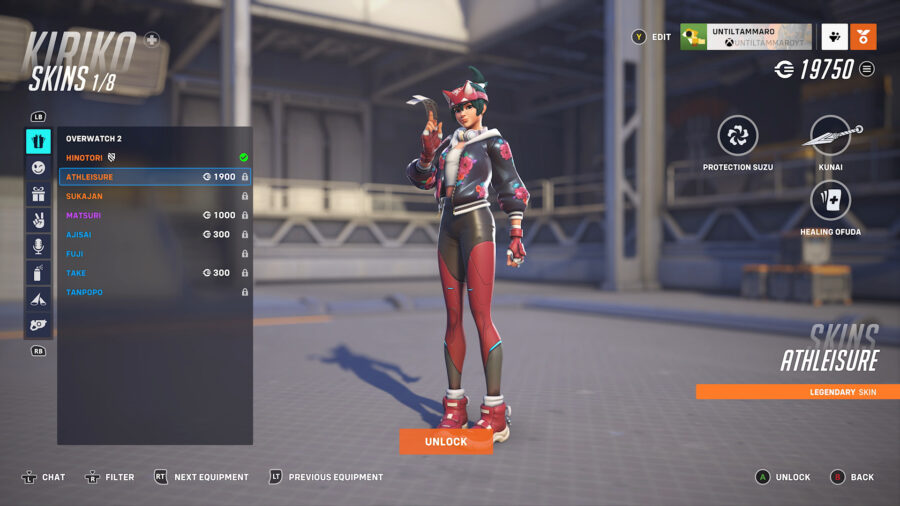Switch to the spray can tab
Screen dimensions: 900x506
(38, 272)
